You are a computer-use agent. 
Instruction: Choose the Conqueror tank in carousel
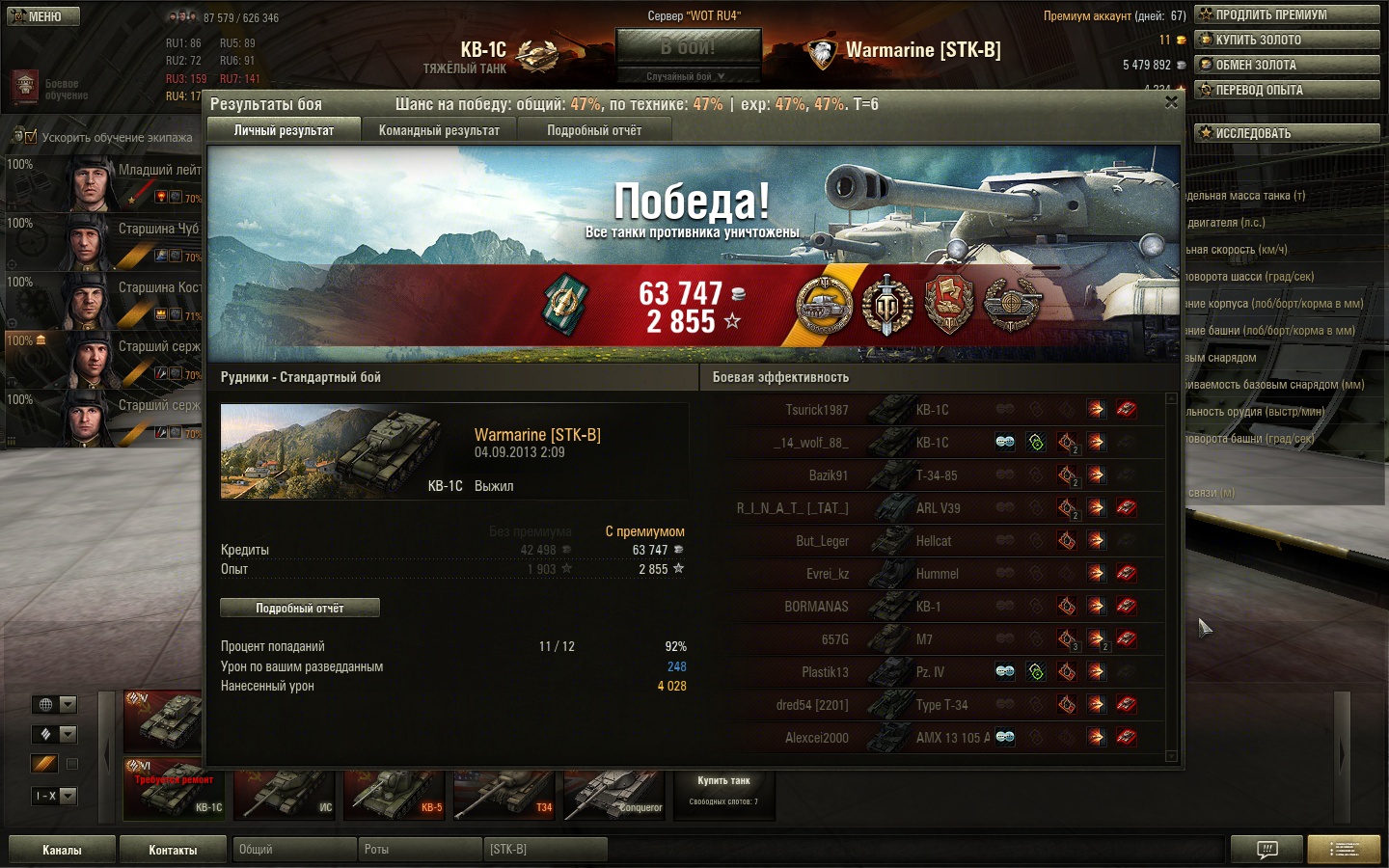[x=615, y=794]
